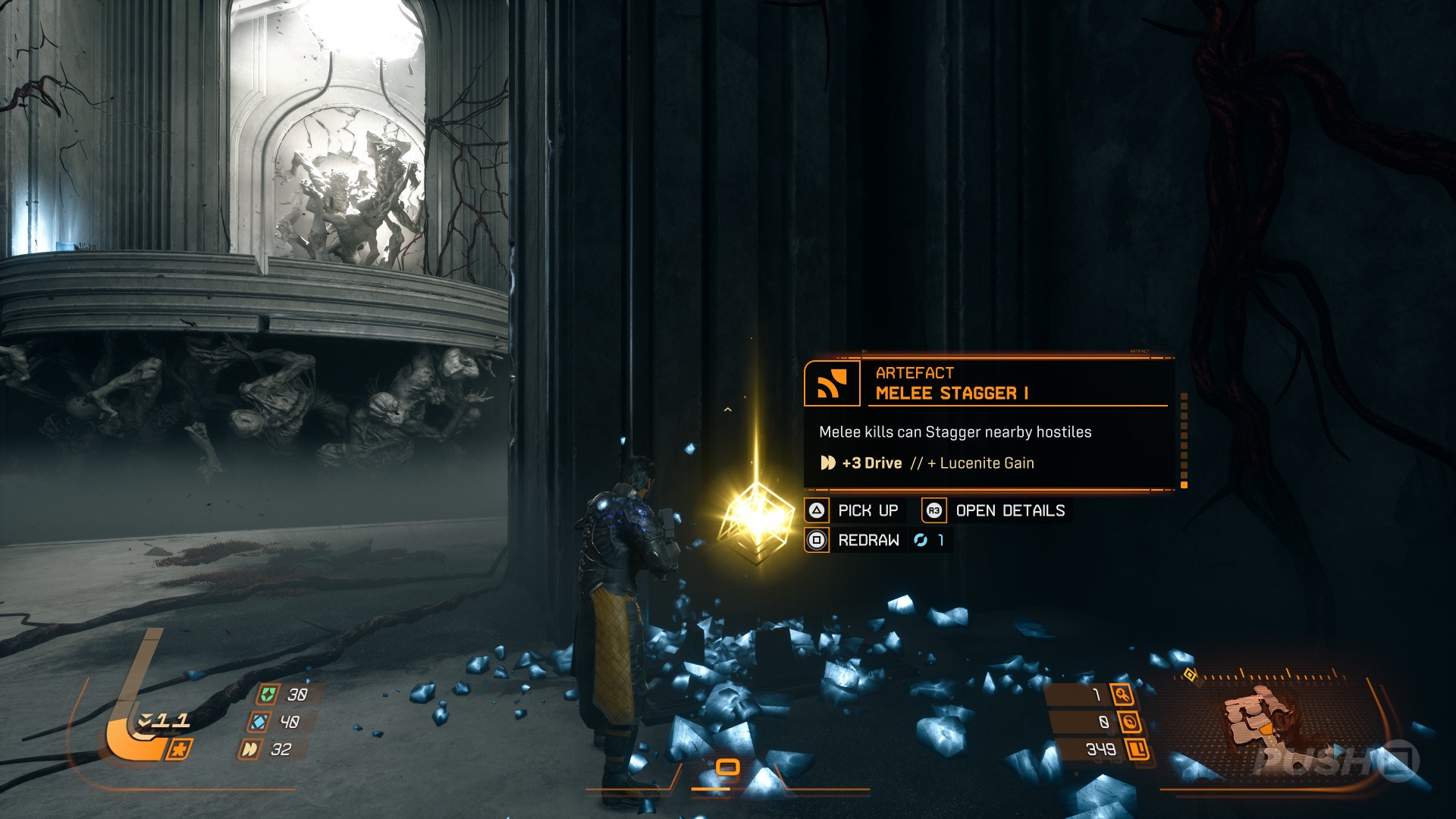Select the Open Details option

pyautogui.click(x=1009, y=510)
